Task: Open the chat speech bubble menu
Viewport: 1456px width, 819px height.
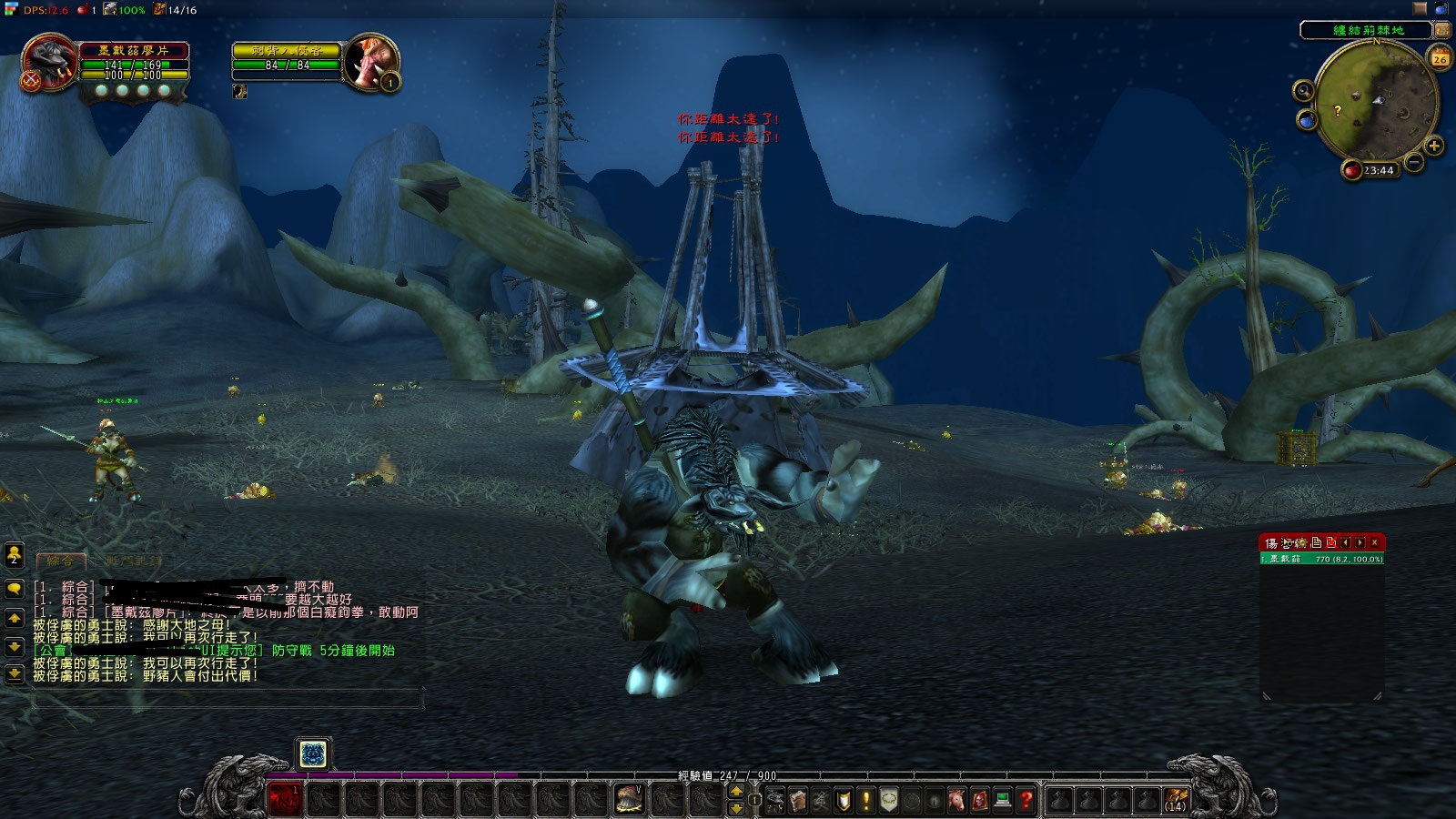Action: click(x=14, y=590)
